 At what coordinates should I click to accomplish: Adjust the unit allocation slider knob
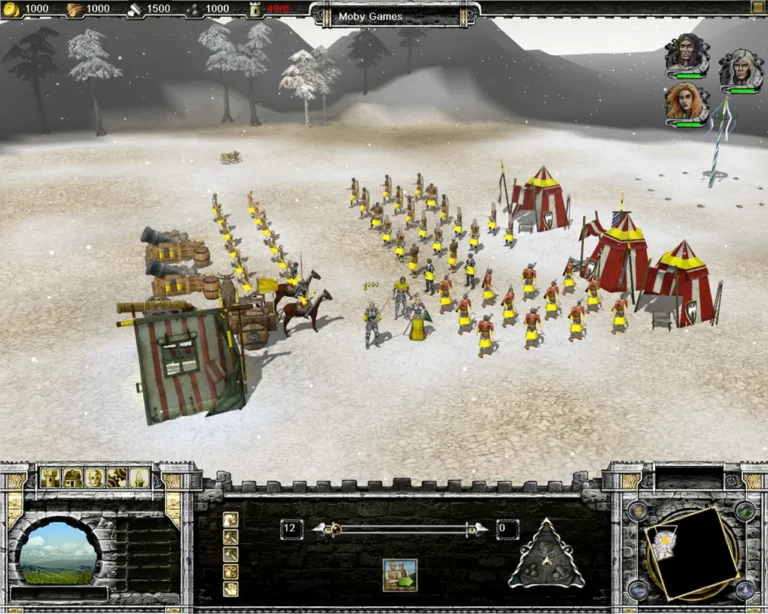coord(336,529)
